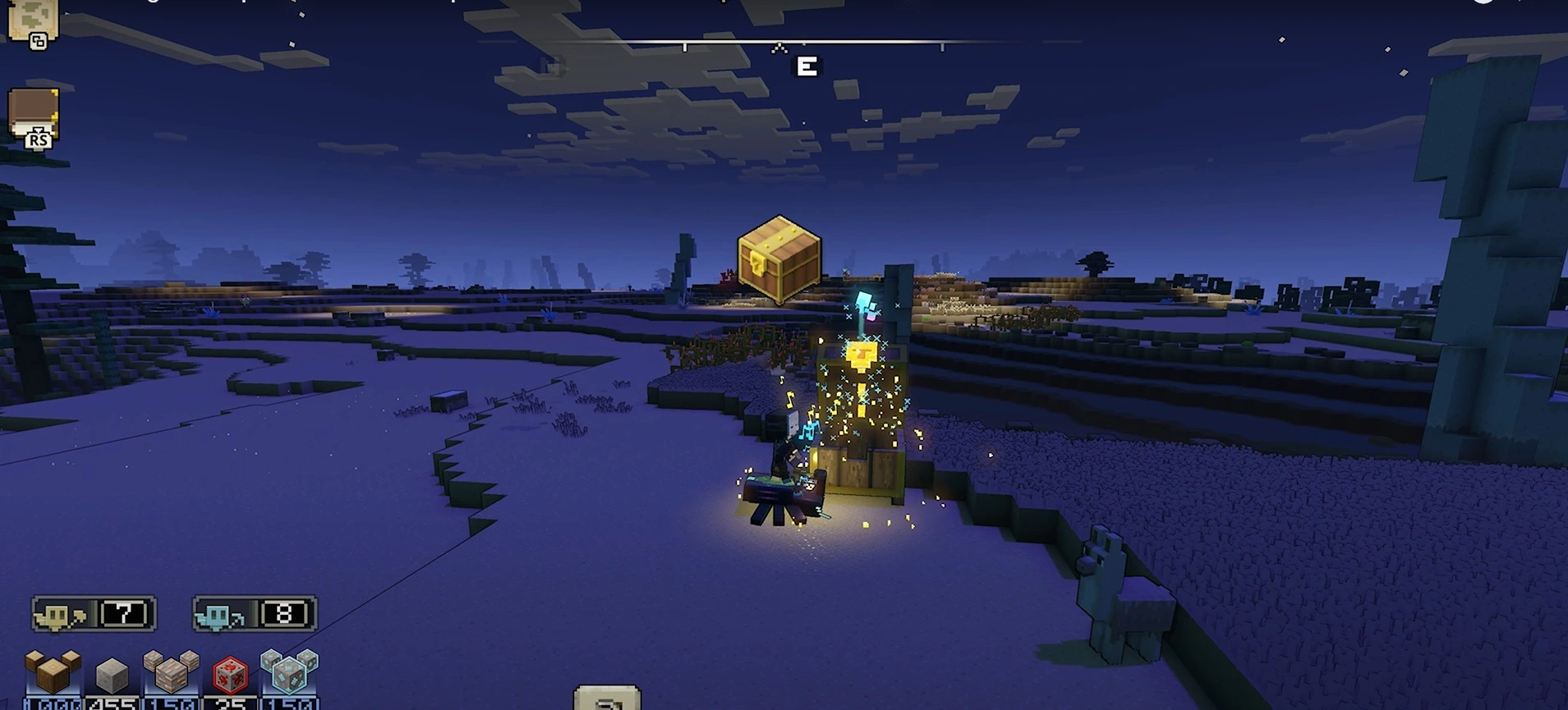Open the brown songbook icon
Screen dimensions: 1568x710
pyautogui.click(x=33, y=115)
